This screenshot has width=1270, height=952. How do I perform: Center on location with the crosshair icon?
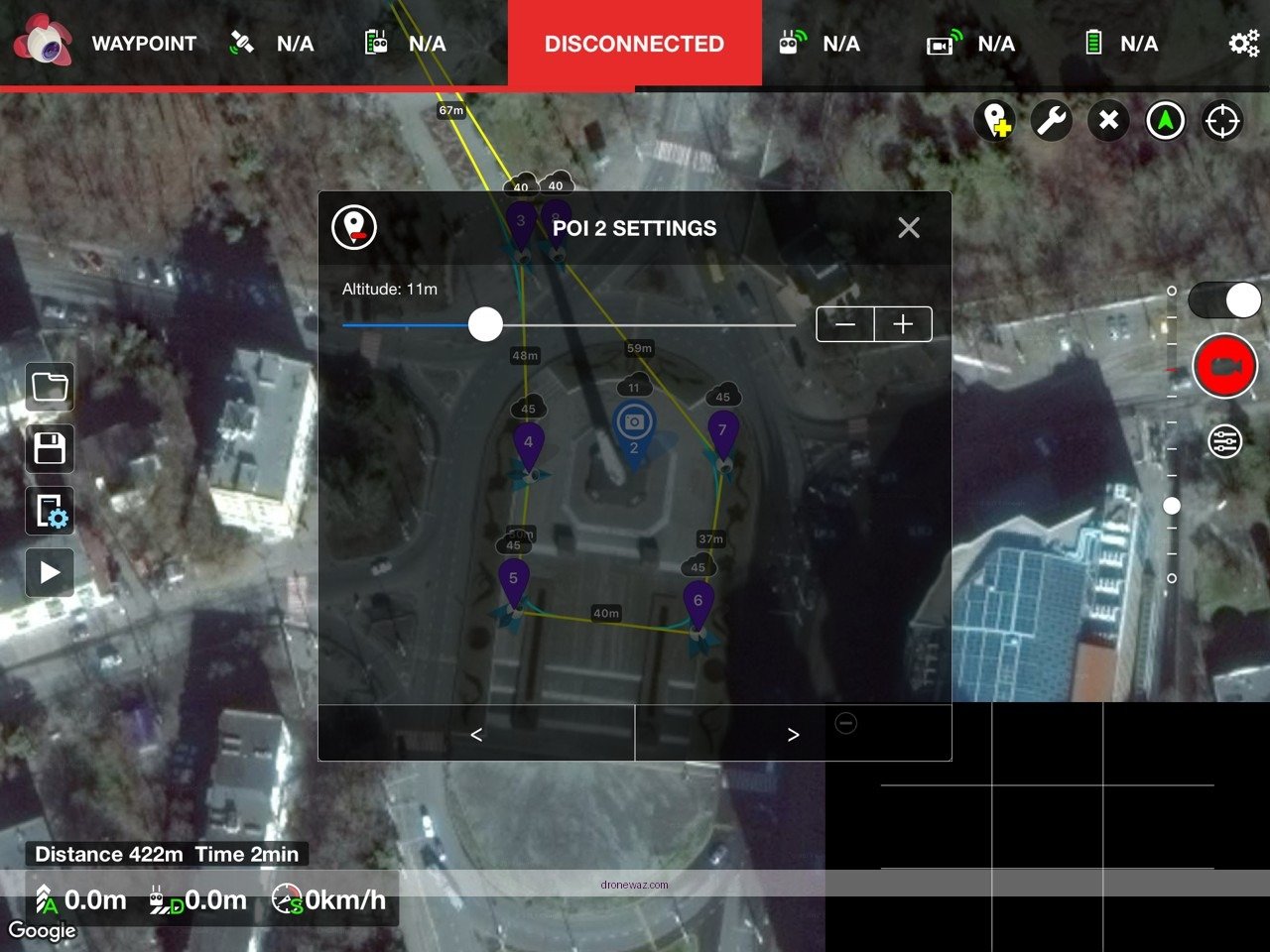tap(1222, 120)
